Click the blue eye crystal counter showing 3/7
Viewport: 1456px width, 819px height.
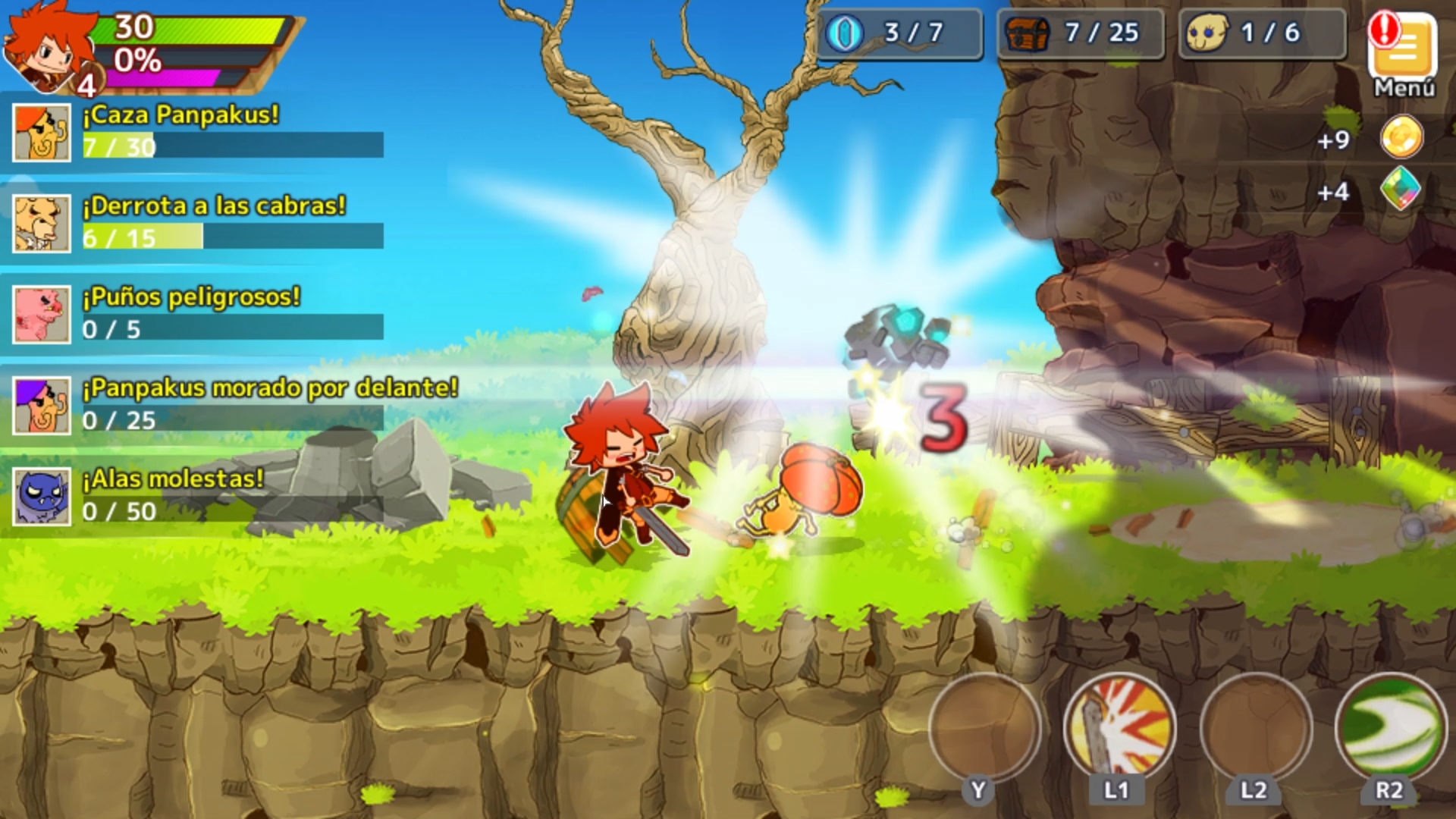pyautogui.click(x=899, y=33)
